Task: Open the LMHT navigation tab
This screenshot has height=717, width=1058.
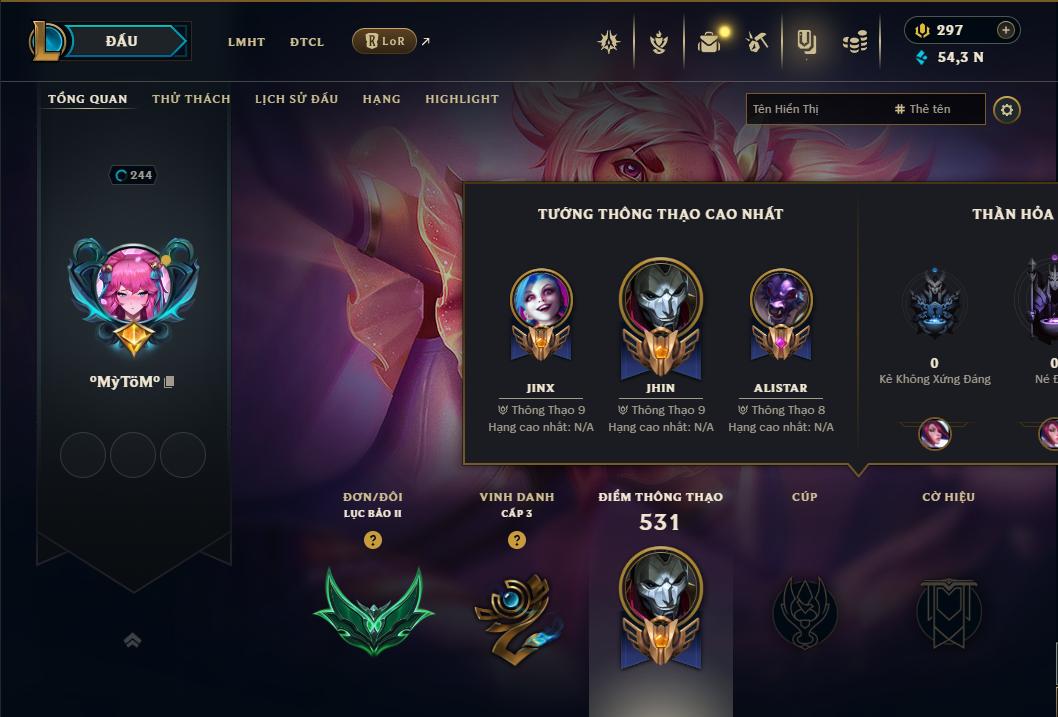Action: [246, 42]
